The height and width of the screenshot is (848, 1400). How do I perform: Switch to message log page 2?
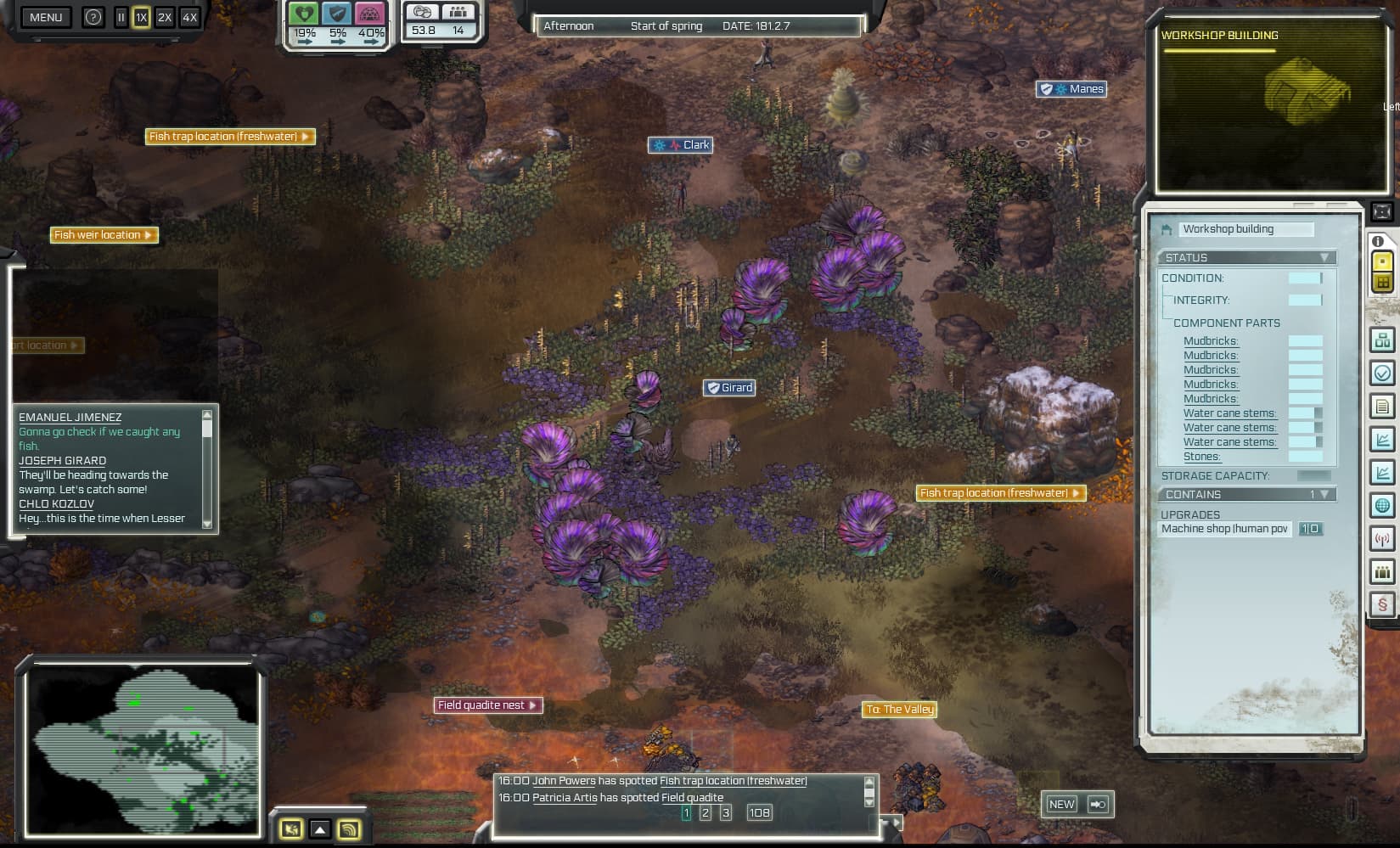[x=704, y=812]
